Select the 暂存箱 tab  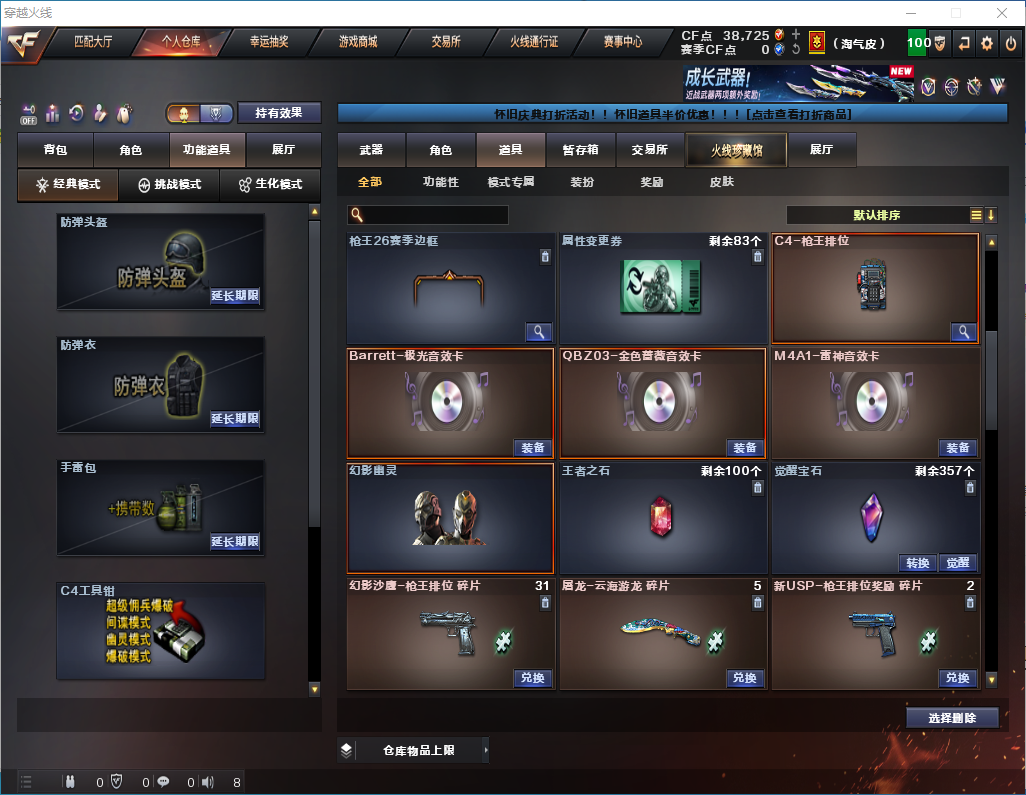tap(580, 150)
